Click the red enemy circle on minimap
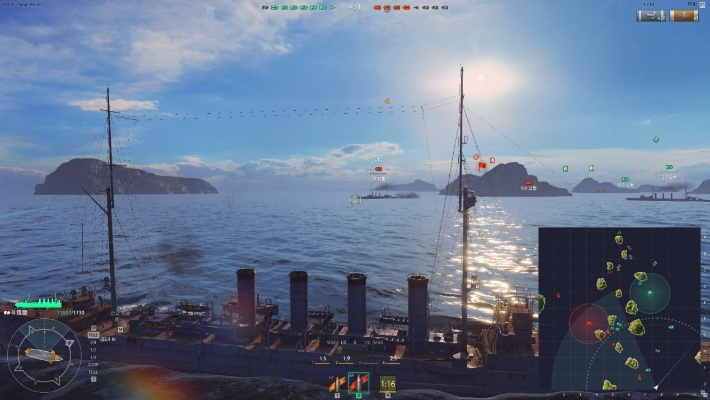Screen dimensions: 710x400 point(588,323)
